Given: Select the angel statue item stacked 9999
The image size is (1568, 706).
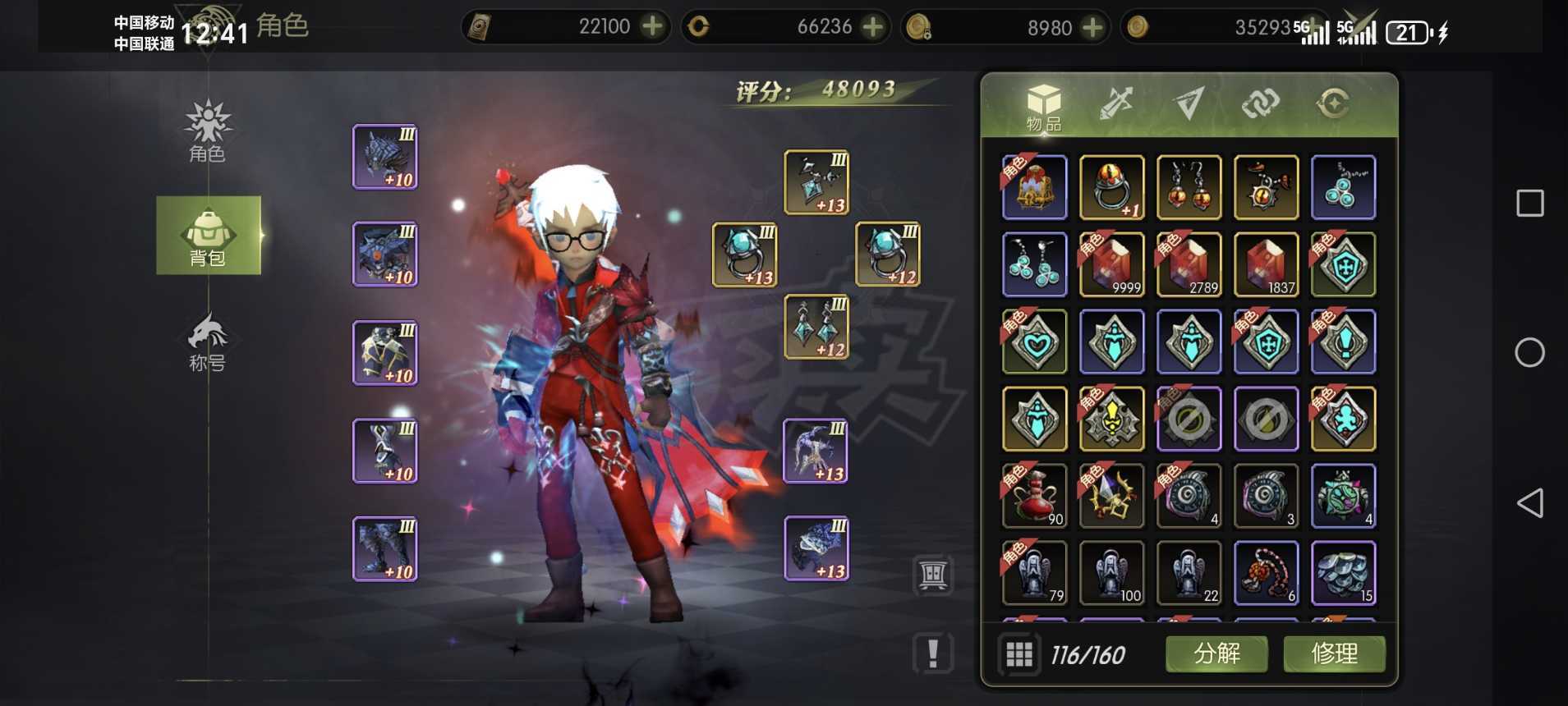Looking at the screenshot, I should (1112, 264).
